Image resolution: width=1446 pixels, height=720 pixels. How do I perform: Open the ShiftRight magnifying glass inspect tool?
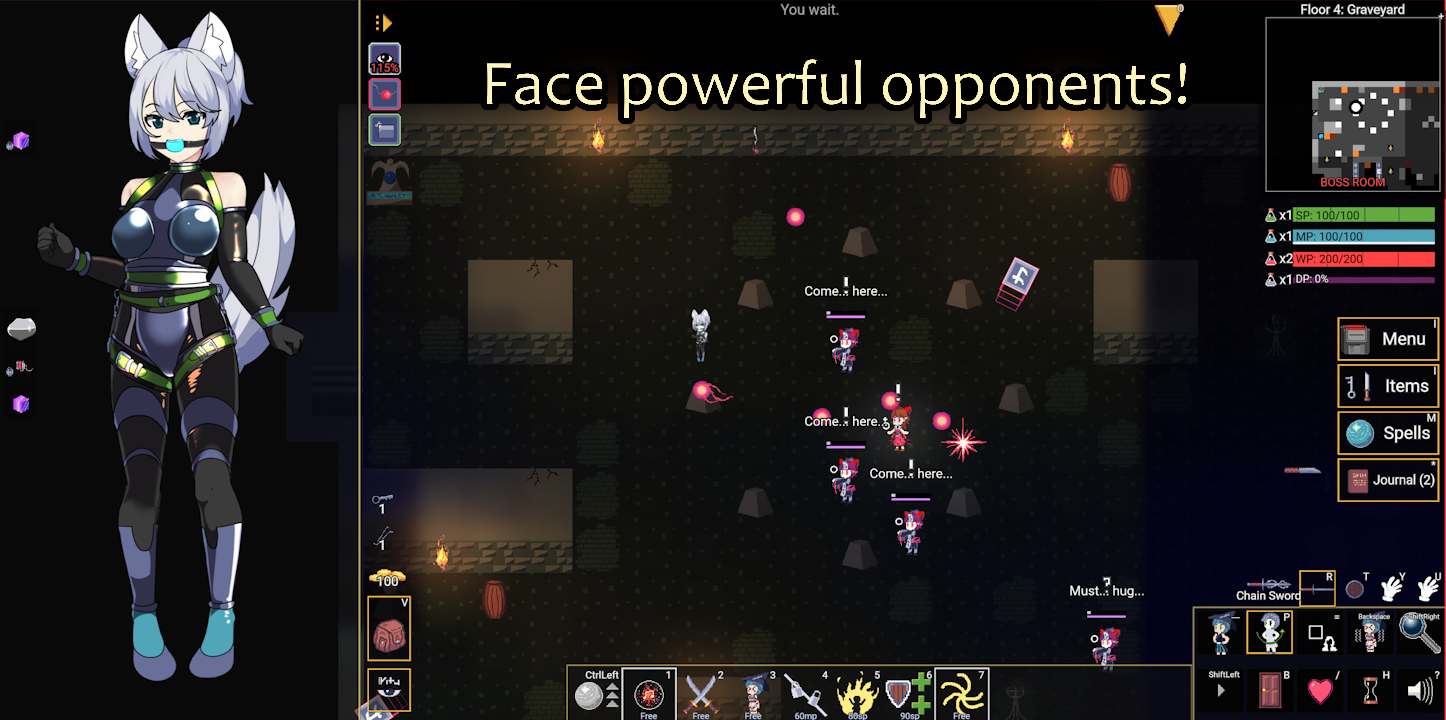point(1421,635)
